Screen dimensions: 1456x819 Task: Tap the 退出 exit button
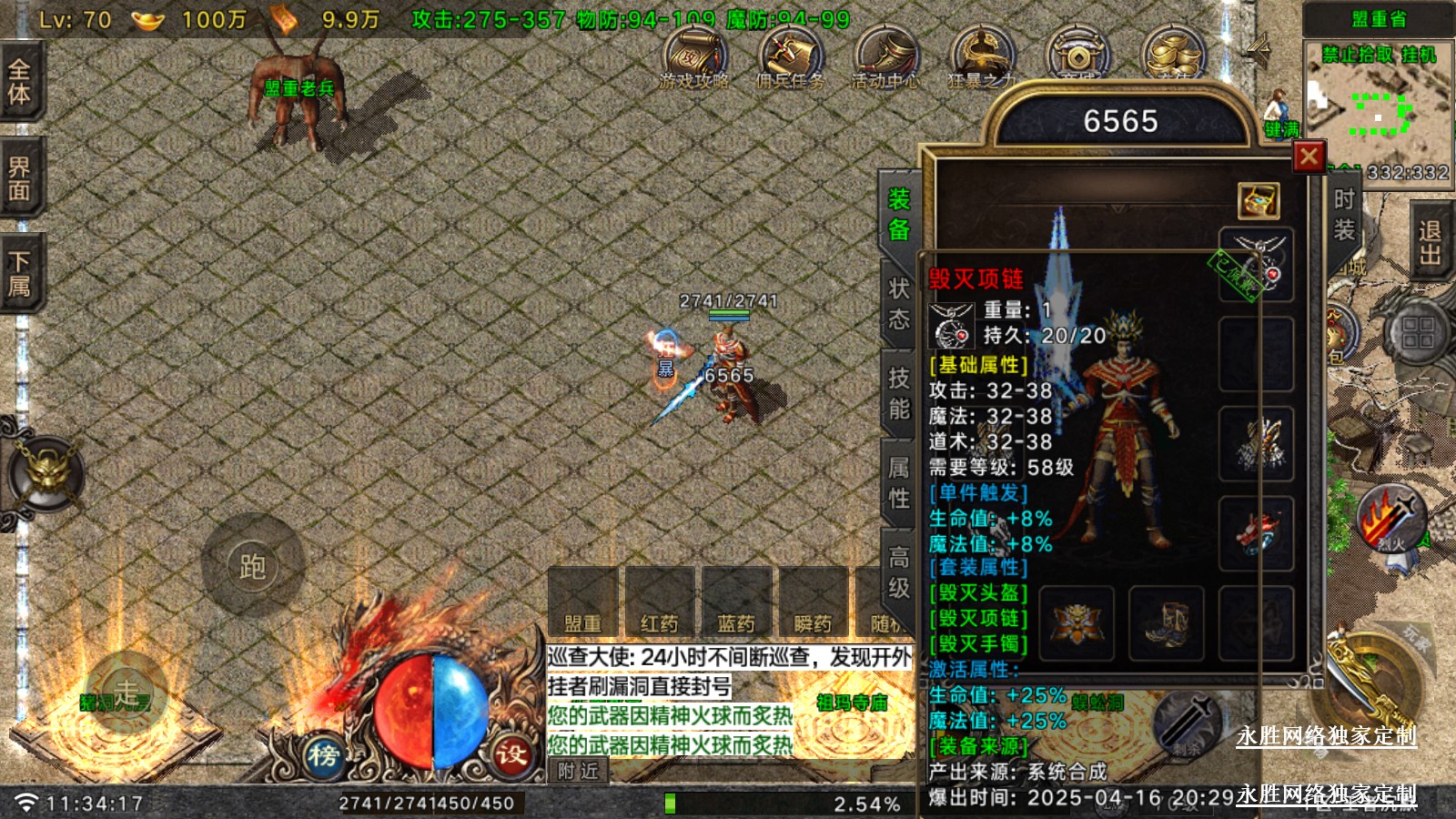coord(1430,243)
